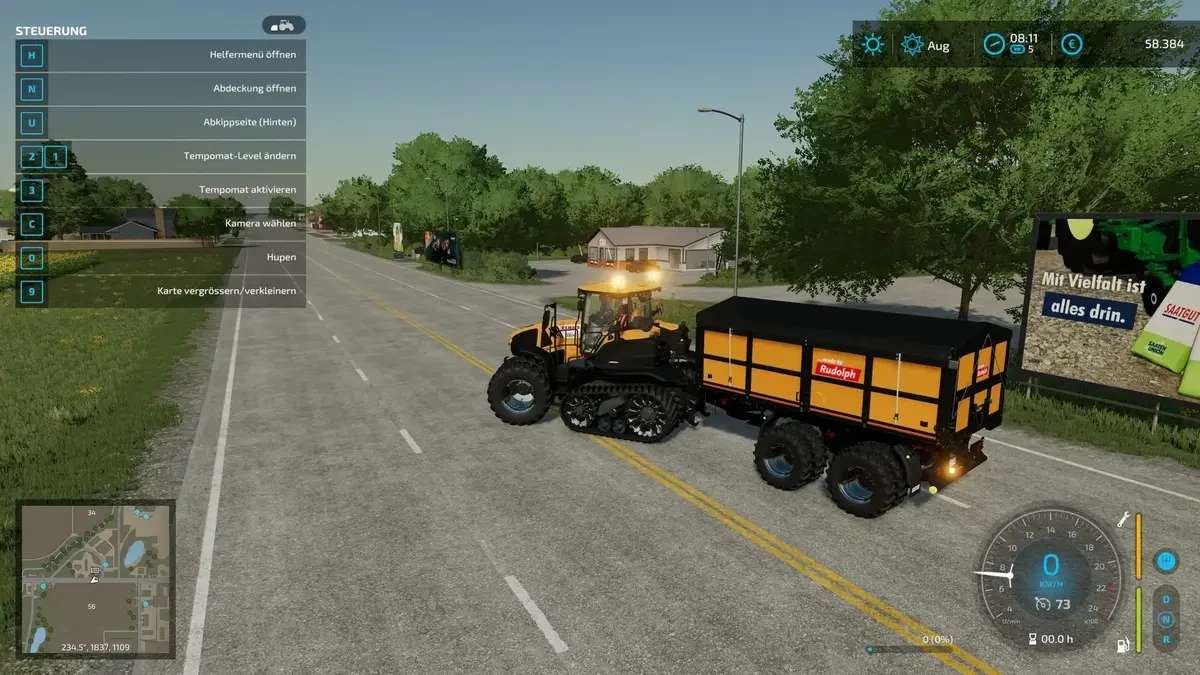Viewport: 1200px width, 675px height.
Task: Select the D/N/R gear selector
Action: pyautogui.click(x=1165, y=618)
